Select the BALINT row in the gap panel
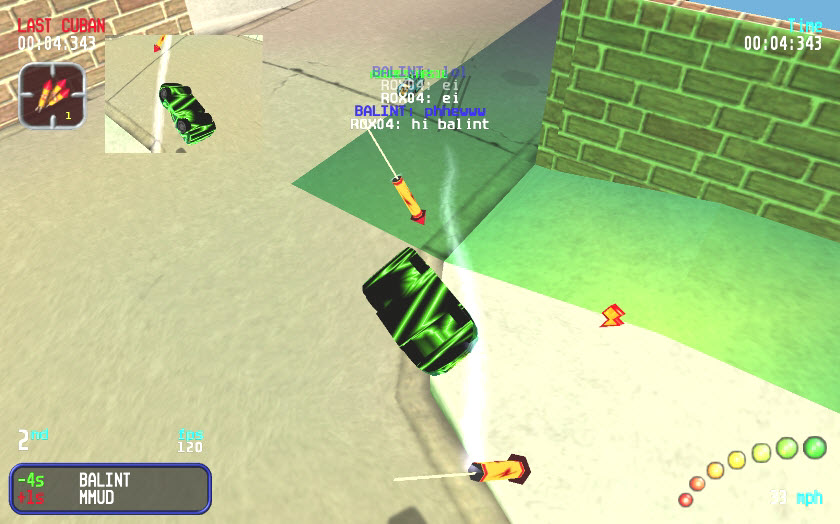 click(110, 480)
